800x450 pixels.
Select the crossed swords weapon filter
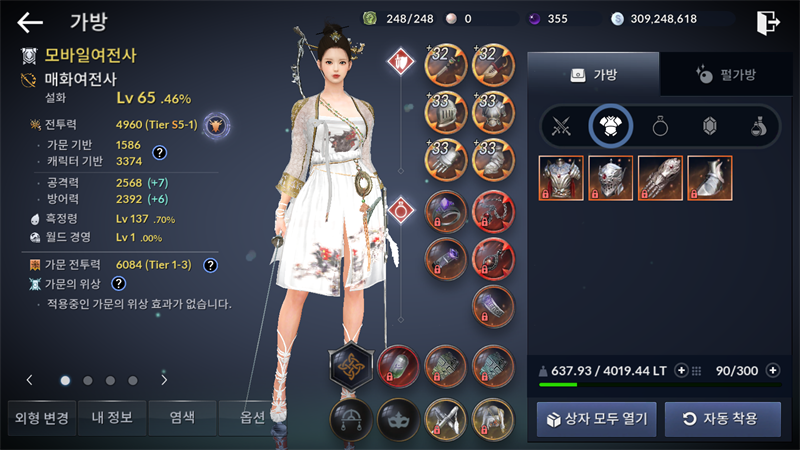tap(561, 127)
